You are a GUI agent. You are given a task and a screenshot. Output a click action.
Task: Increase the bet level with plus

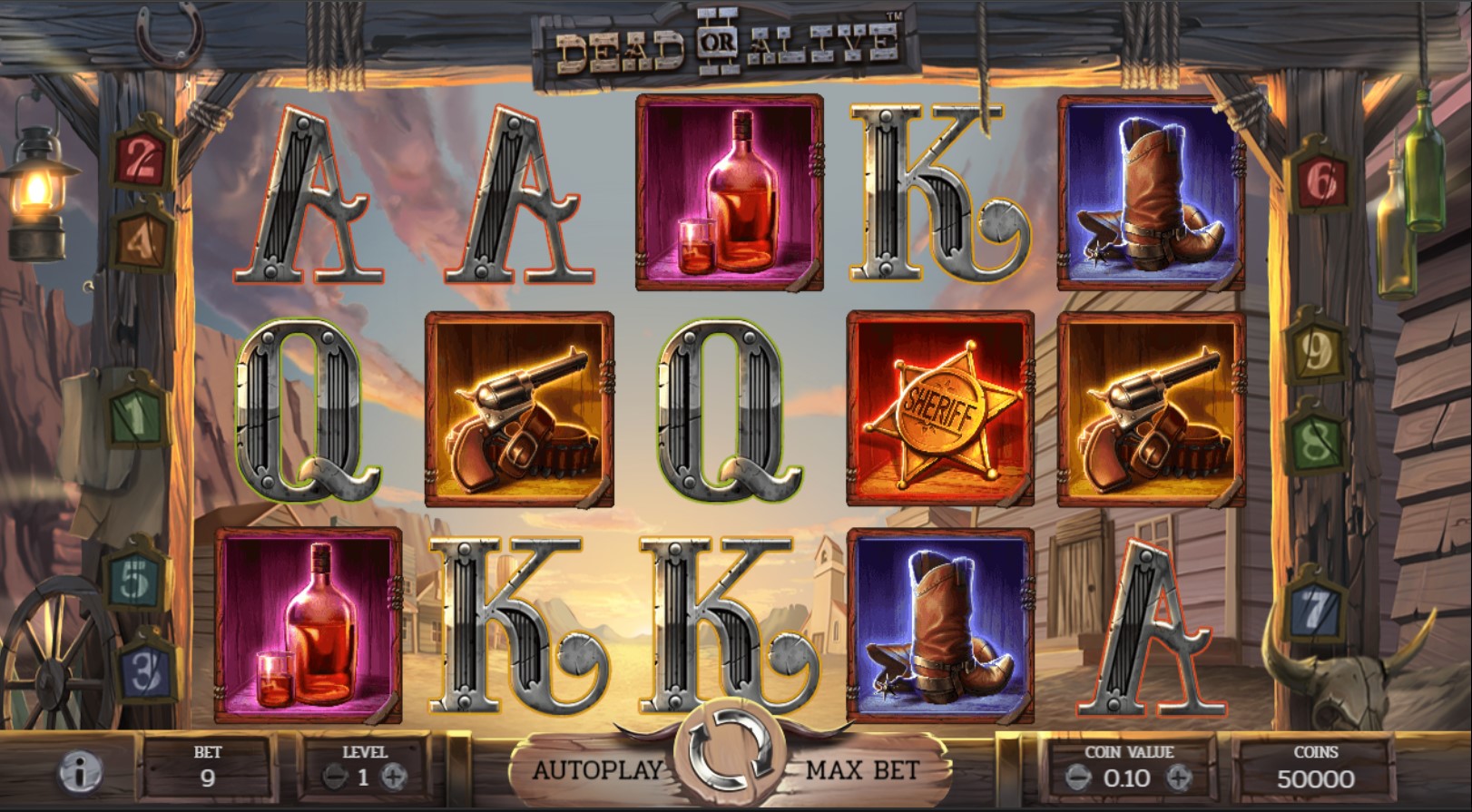click(x=393, y=777)
